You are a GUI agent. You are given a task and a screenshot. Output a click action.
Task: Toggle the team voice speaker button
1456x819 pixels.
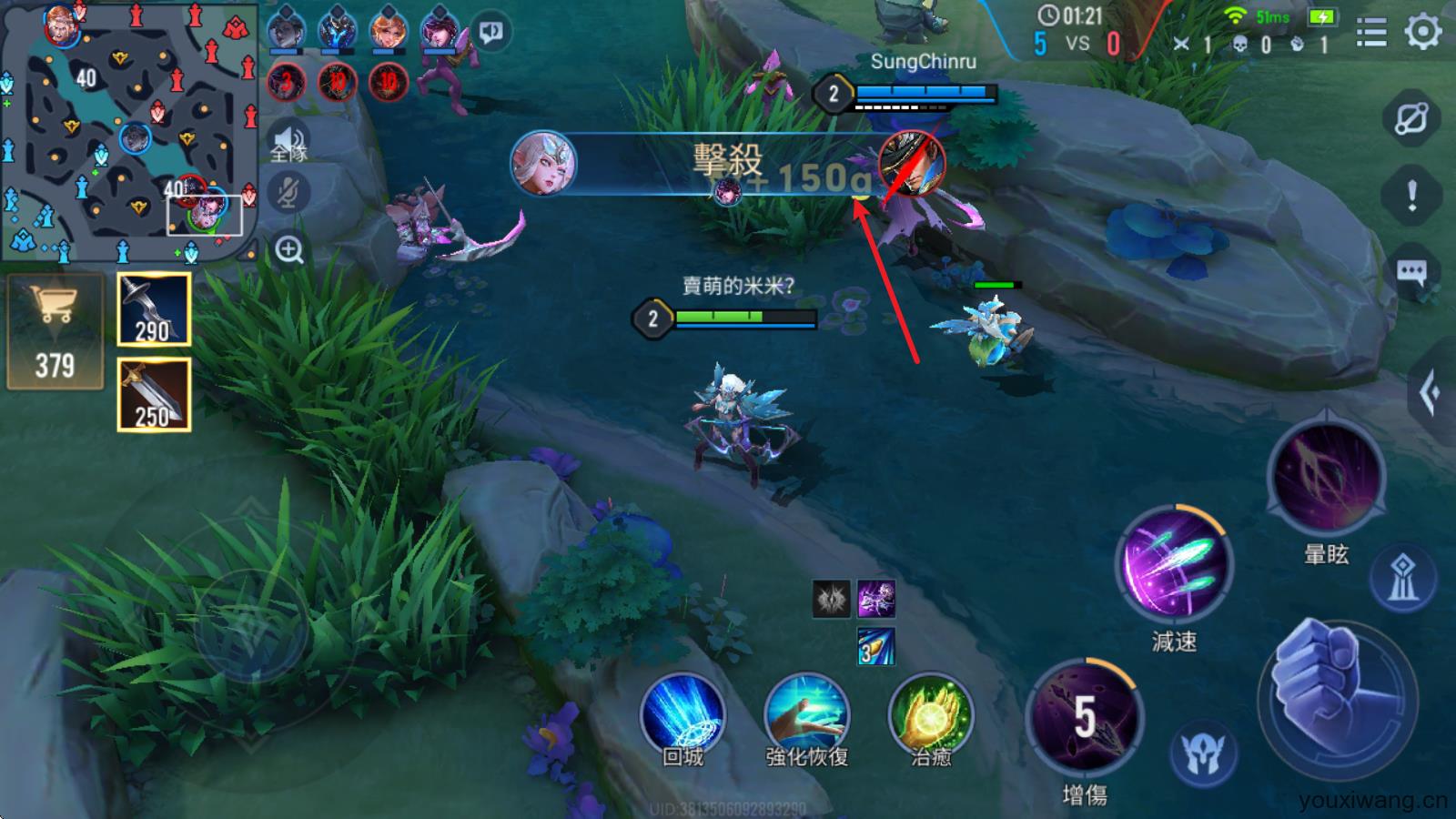point(289,143)
